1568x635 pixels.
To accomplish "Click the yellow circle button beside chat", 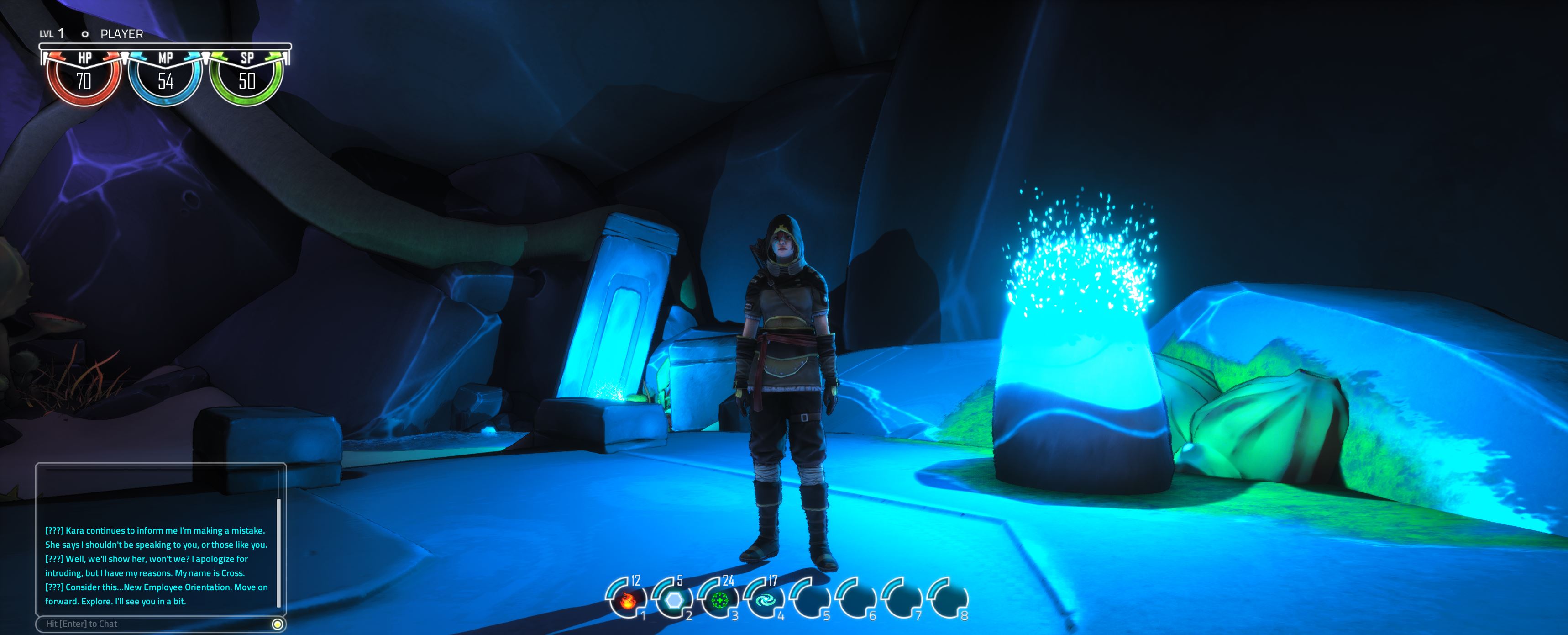I will click(278, 624).
